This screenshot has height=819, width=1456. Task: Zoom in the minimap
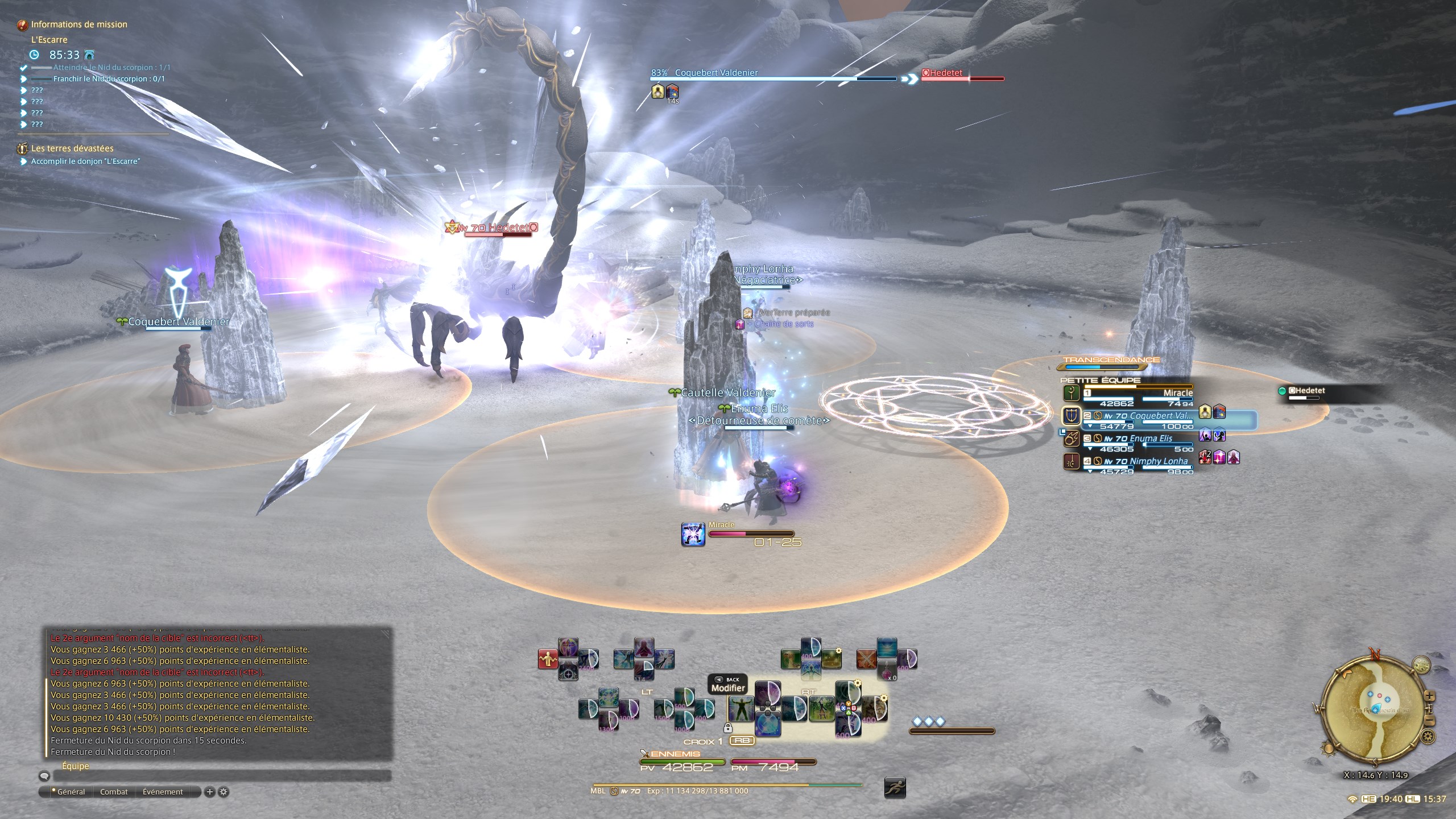(1430, 696)
